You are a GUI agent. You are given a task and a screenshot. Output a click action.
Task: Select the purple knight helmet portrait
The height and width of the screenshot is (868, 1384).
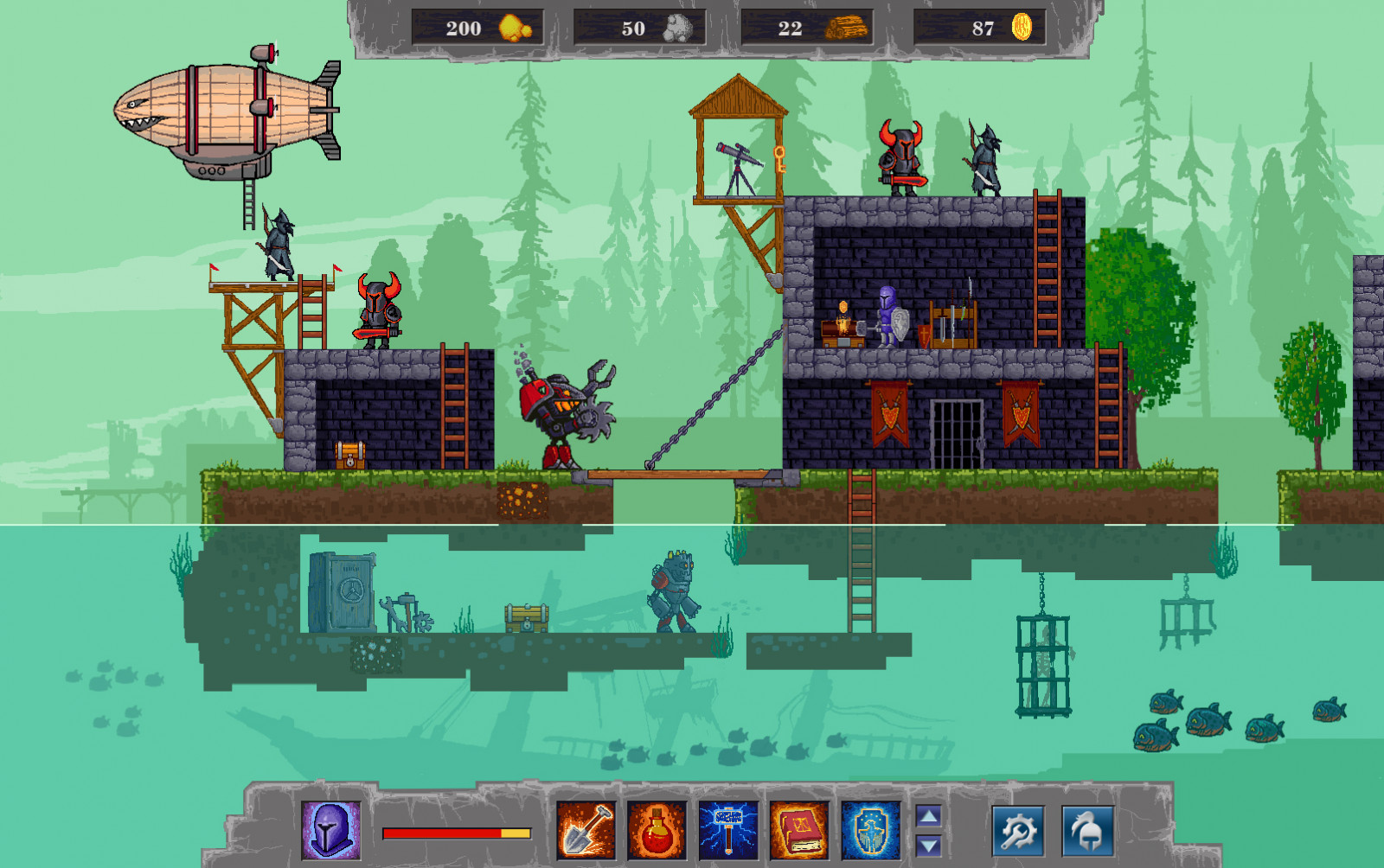[x=330, y=830]
